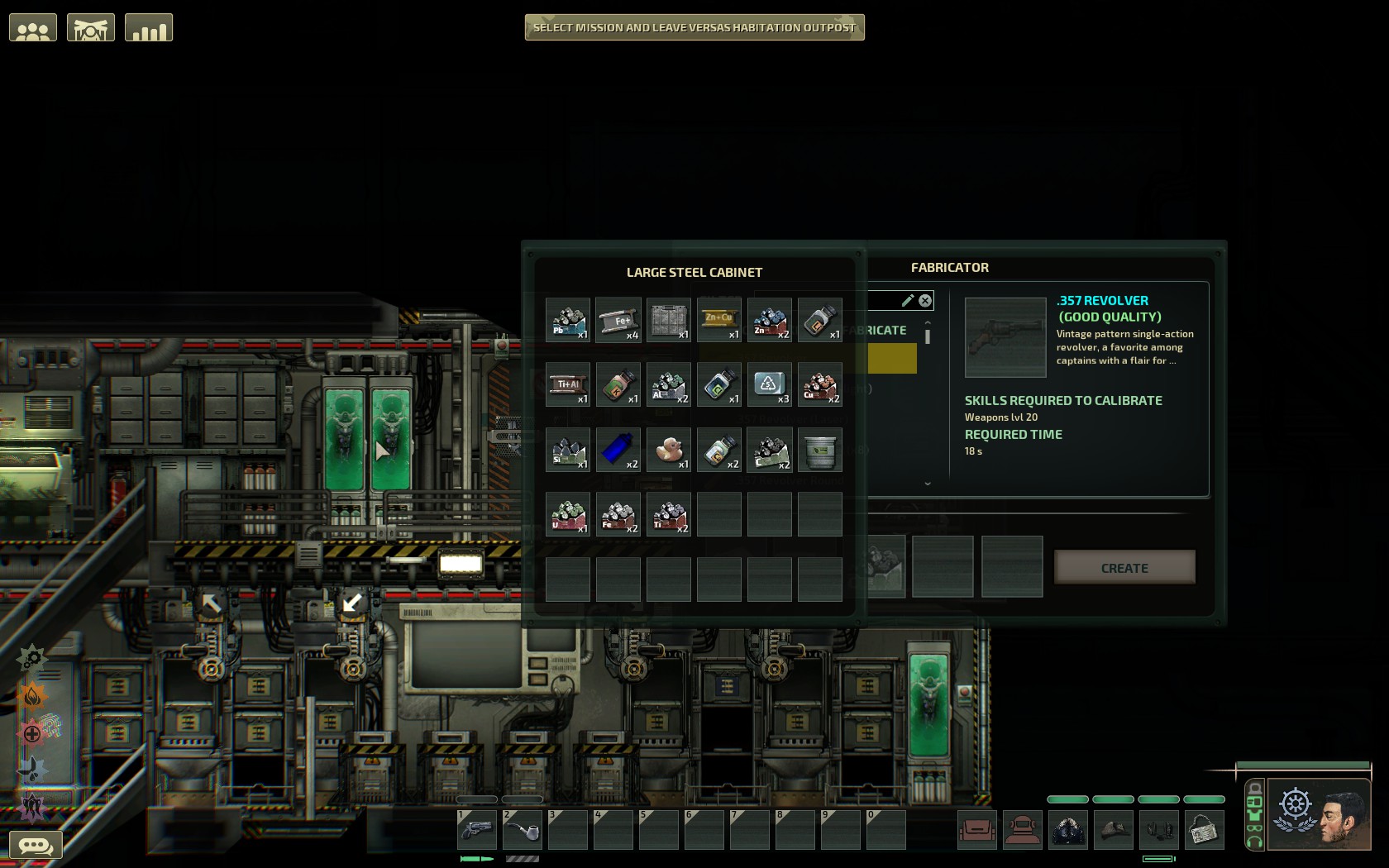Toggle the green shirt clothing indicator
The height and width of the screenshot is (868, 1389).
[1254, 815]
